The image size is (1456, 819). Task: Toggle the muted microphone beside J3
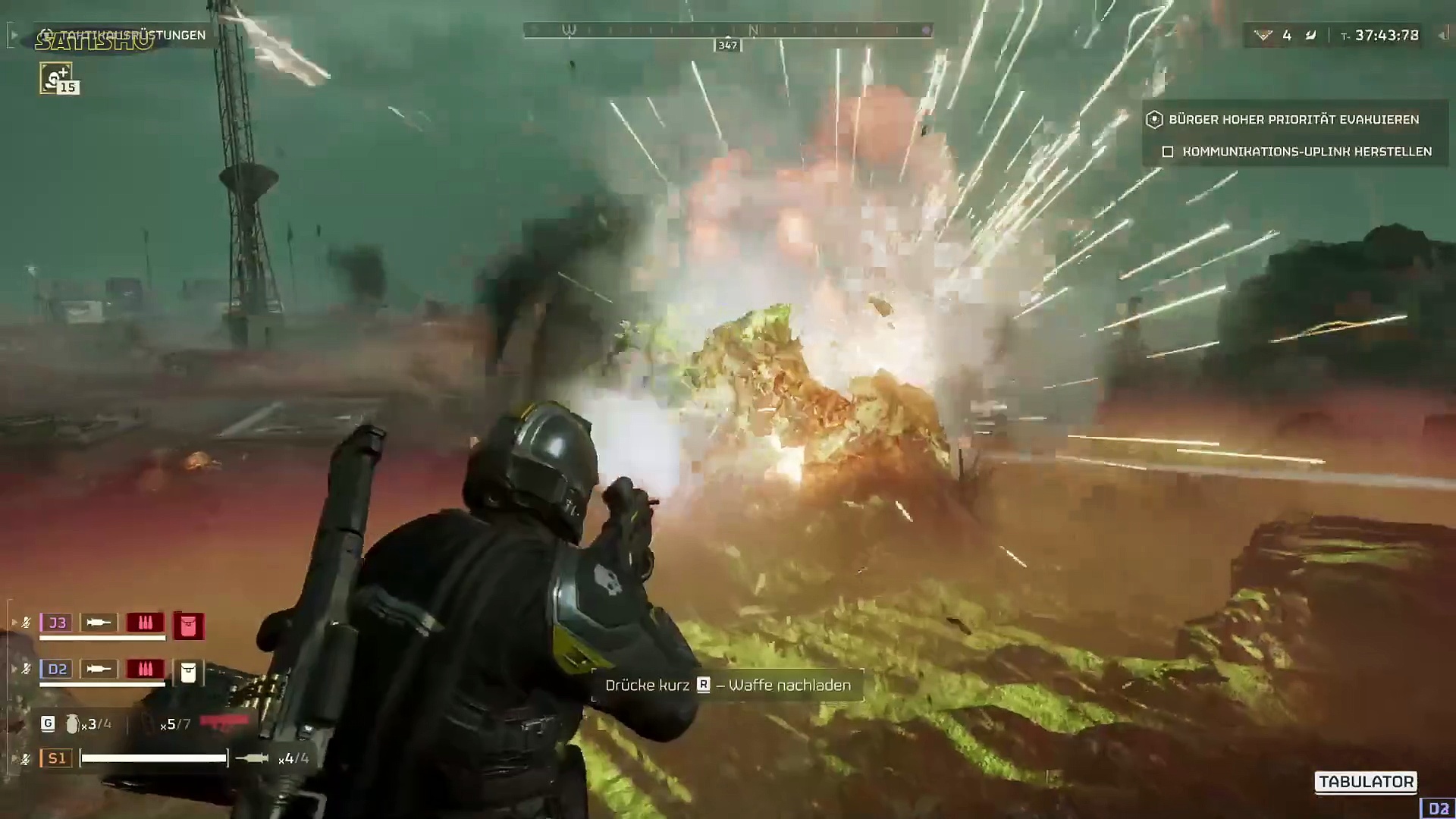pos(26,623)
